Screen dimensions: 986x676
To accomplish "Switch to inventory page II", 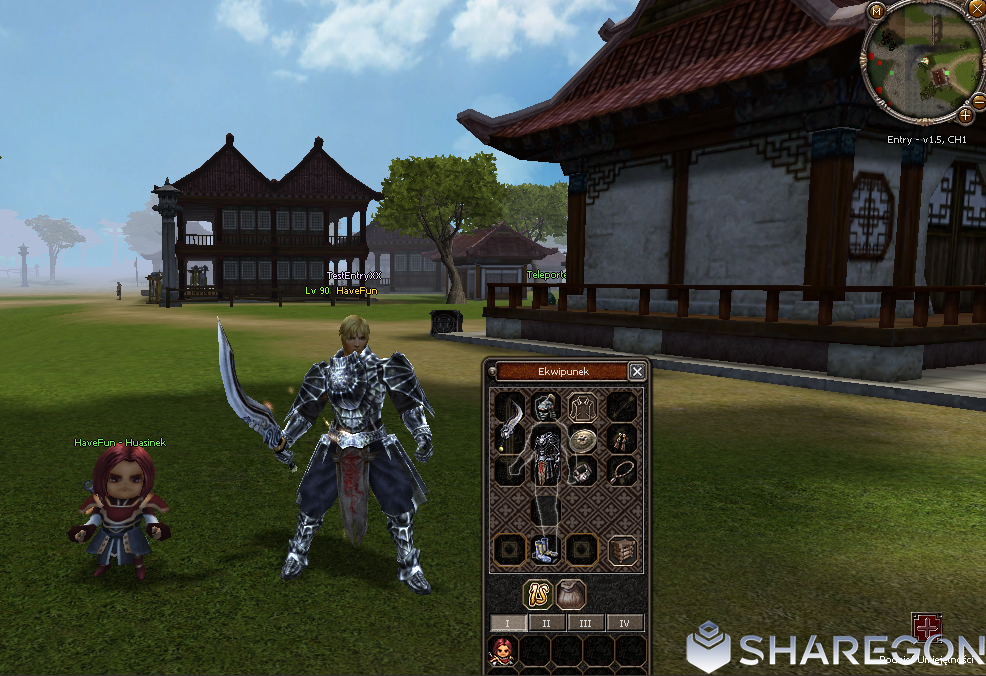I will click(546, 623).
